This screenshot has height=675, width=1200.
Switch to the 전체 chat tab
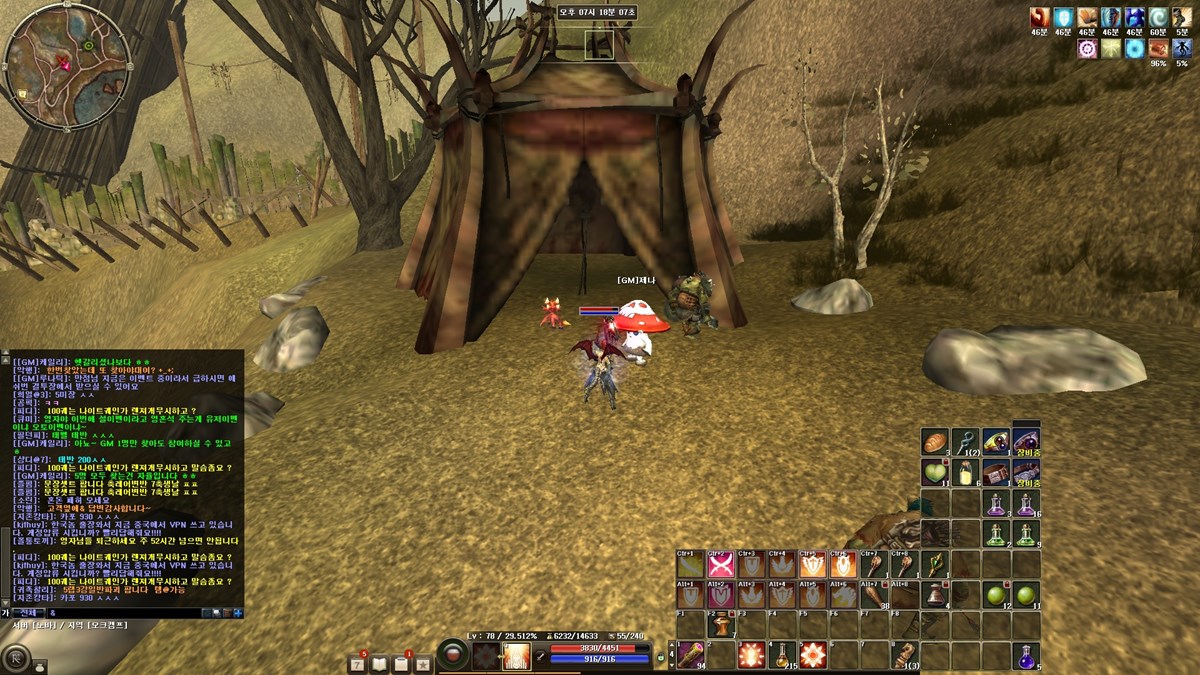point(27,612)
